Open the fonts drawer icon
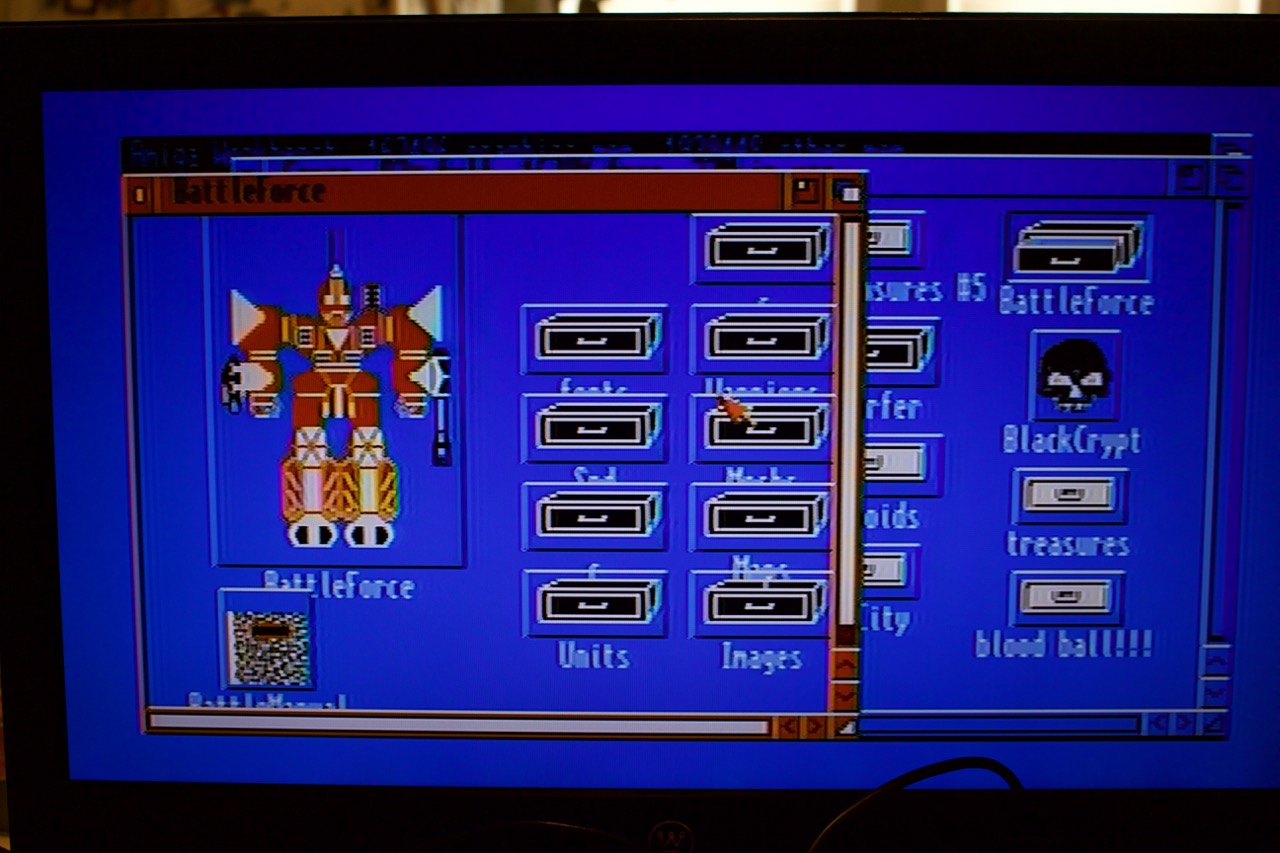 [x=595, y=340]
